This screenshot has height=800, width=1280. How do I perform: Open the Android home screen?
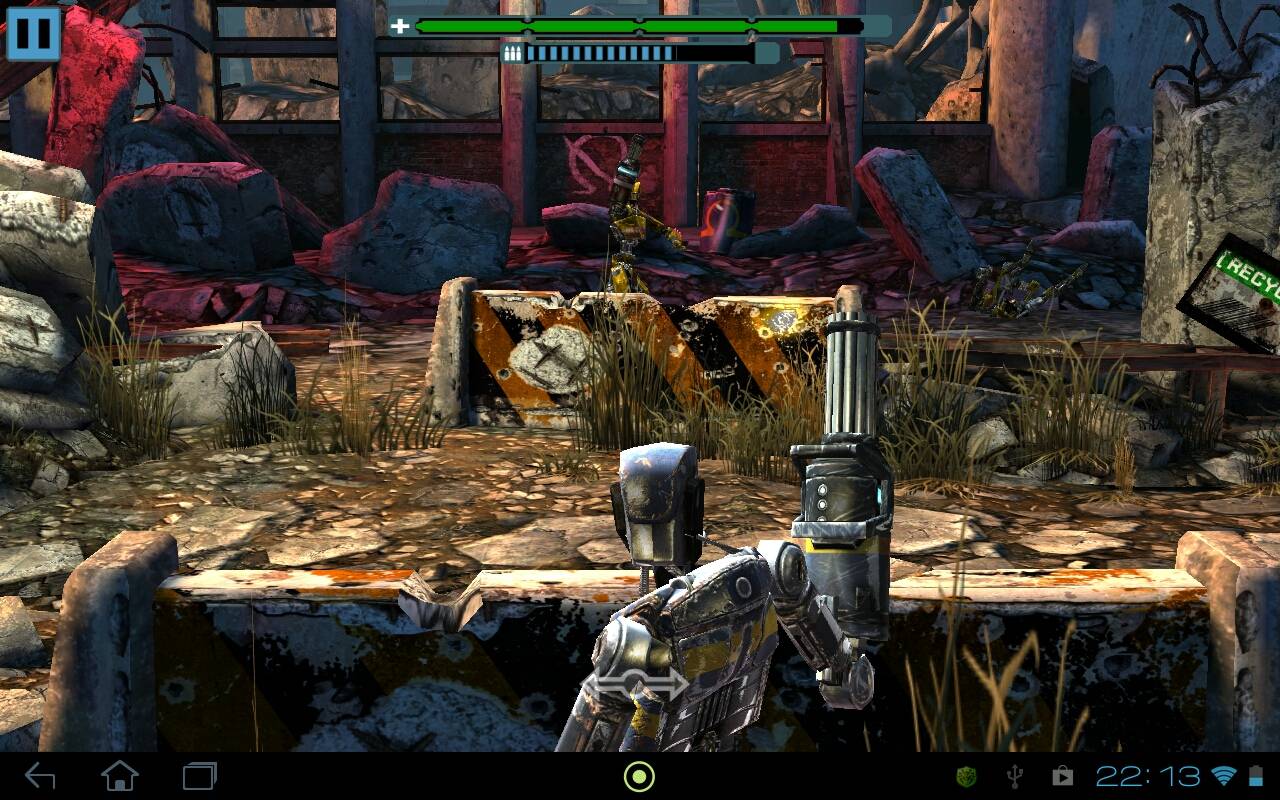tap(120, 776)
